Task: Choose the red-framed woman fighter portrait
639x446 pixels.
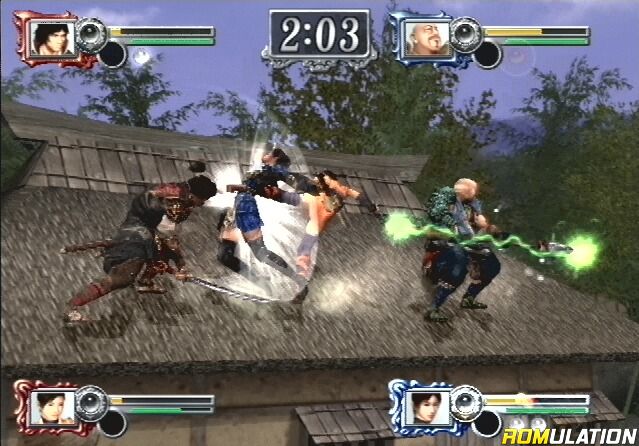Action: tap(49, 407)
